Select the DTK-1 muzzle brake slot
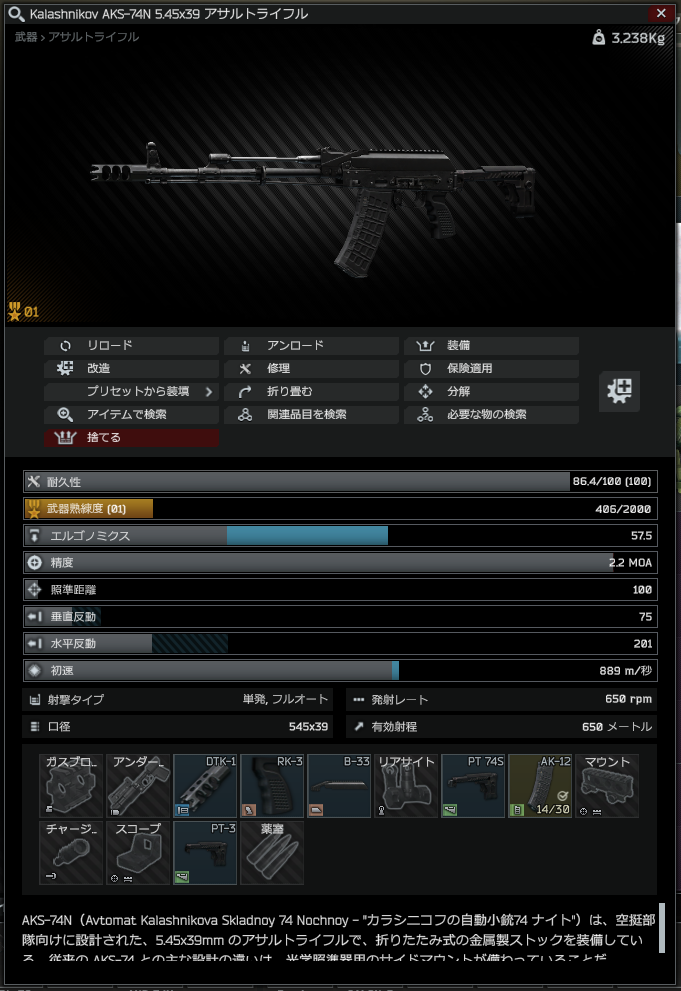Image resolution: width=681 pixels, height=991 pixels. (x=205, y=786)
